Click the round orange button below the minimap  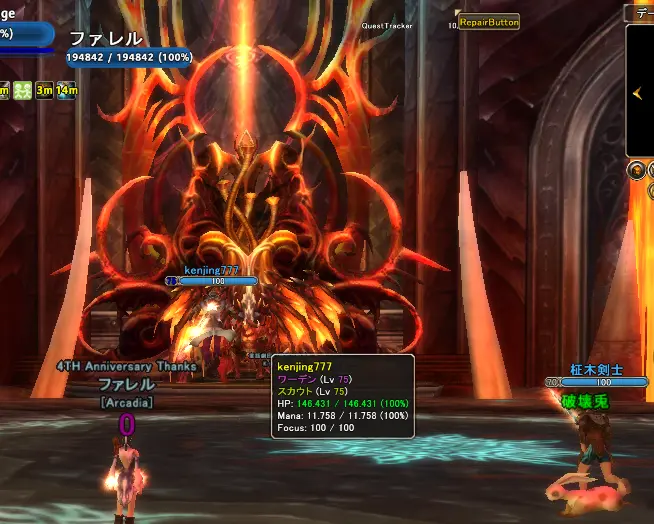coord(636,170)
